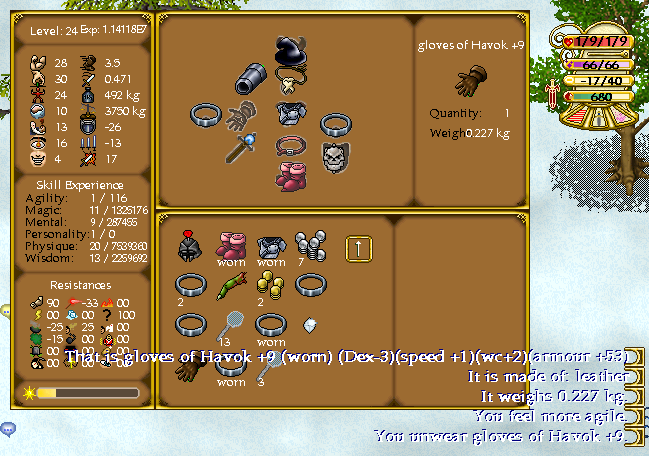
Task: Choose the white diamond gem in inventory
Action: pos(309,325)
